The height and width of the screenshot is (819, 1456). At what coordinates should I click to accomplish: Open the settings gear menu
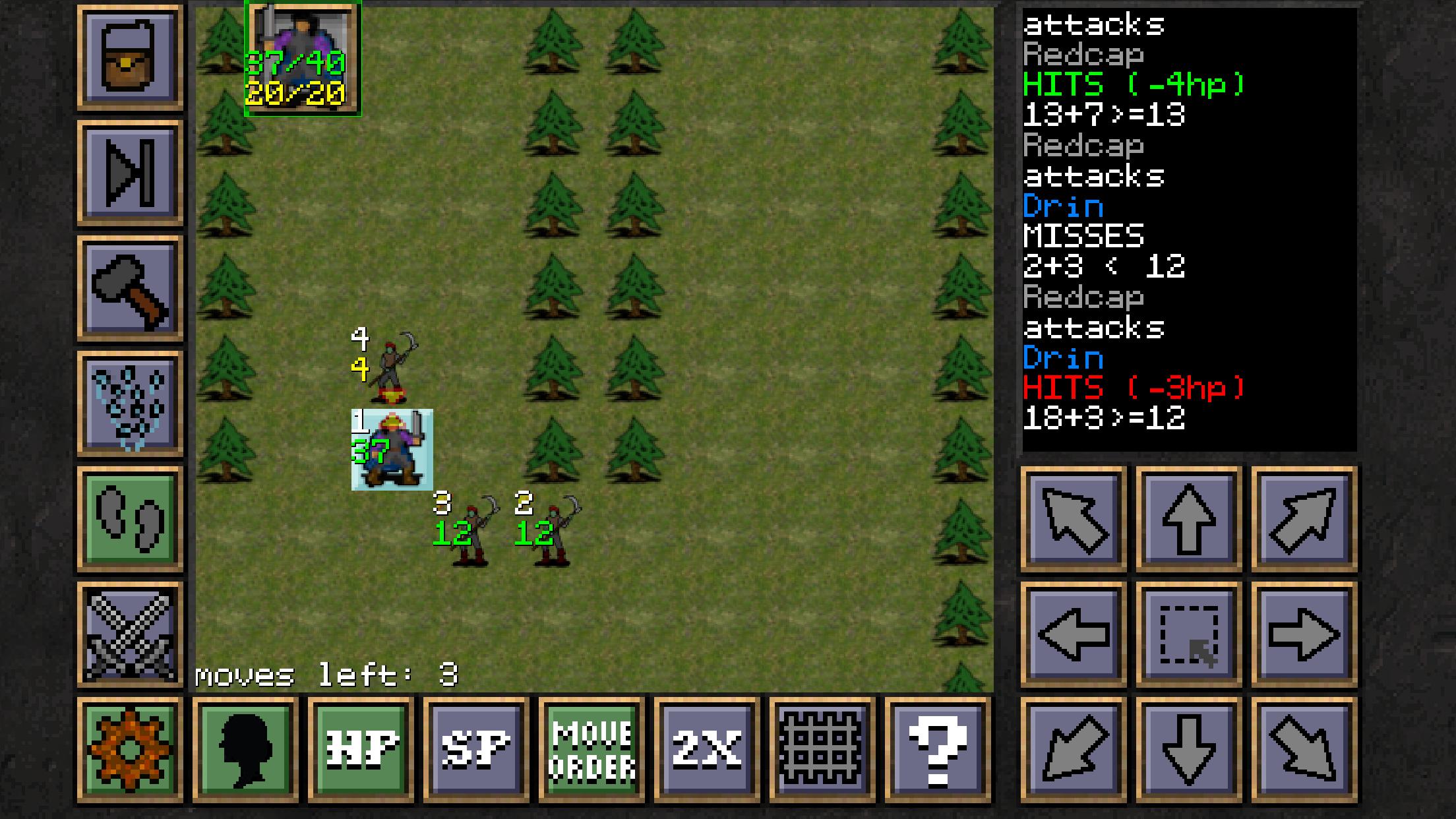pos(129,748)
